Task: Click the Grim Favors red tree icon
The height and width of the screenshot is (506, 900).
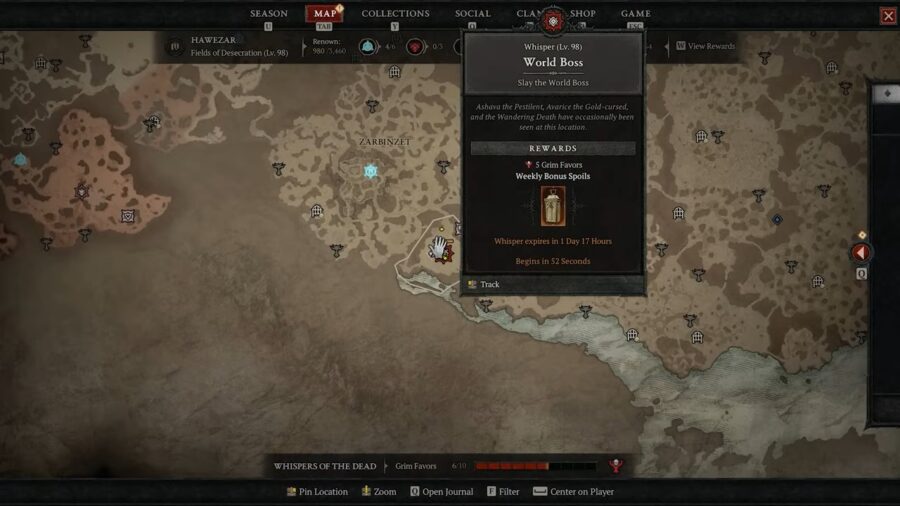Action: [x=616, y=466]
